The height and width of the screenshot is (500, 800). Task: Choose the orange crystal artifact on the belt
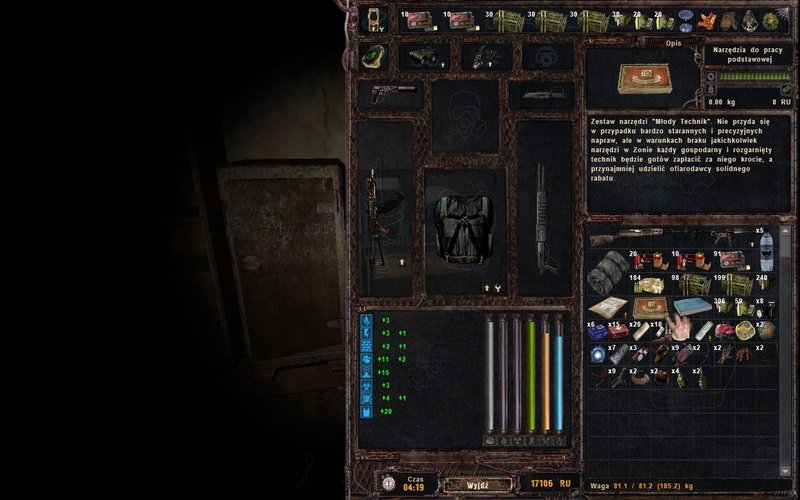click(707, 20)
